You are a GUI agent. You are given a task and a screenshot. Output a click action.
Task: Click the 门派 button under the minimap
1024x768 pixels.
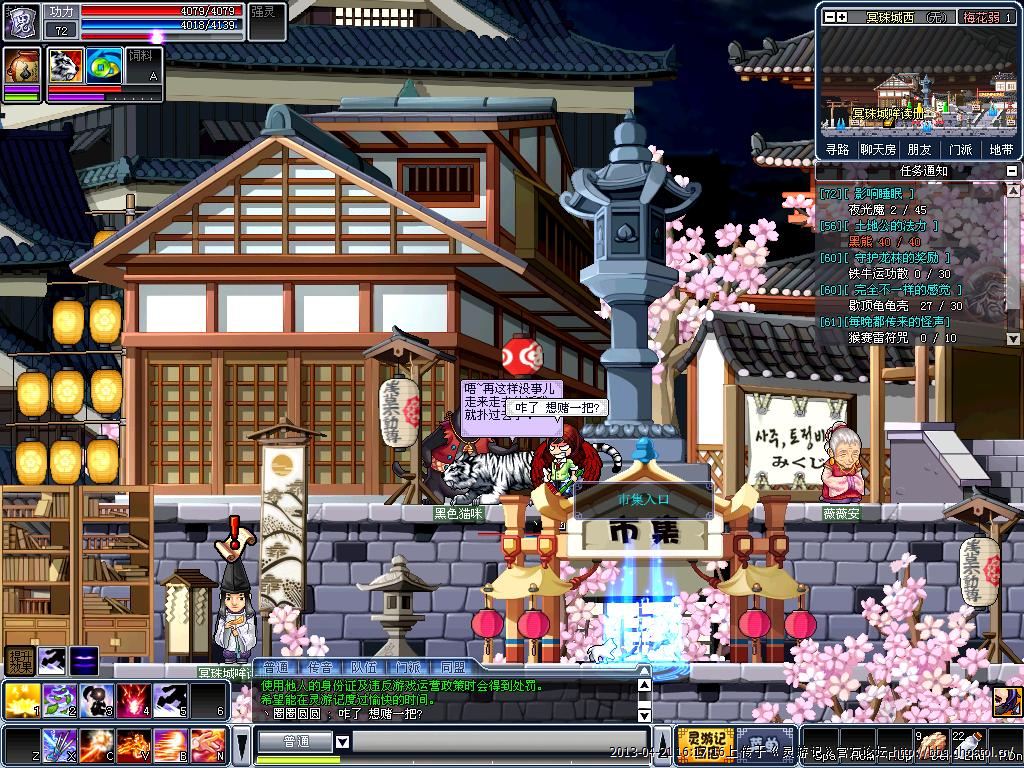click(960, 149)
